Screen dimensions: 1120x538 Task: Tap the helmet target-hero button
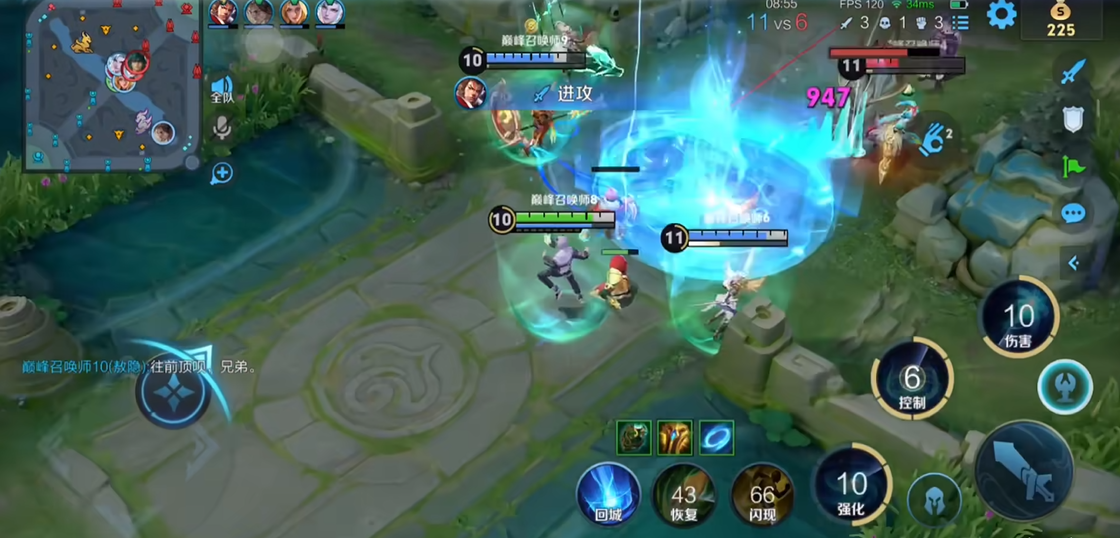coord(933,498)
